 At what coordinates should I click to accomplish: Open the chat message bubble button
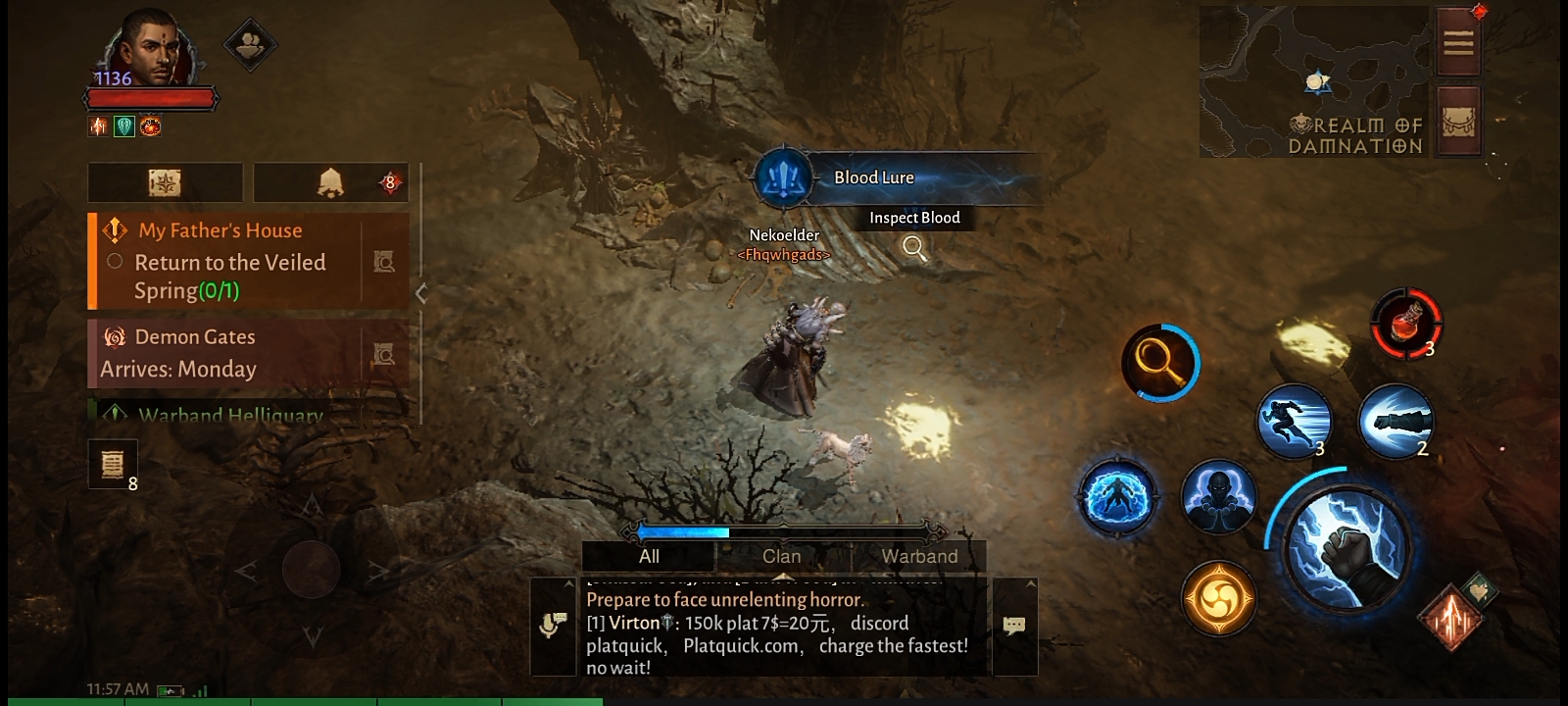tap(1014, 626)
